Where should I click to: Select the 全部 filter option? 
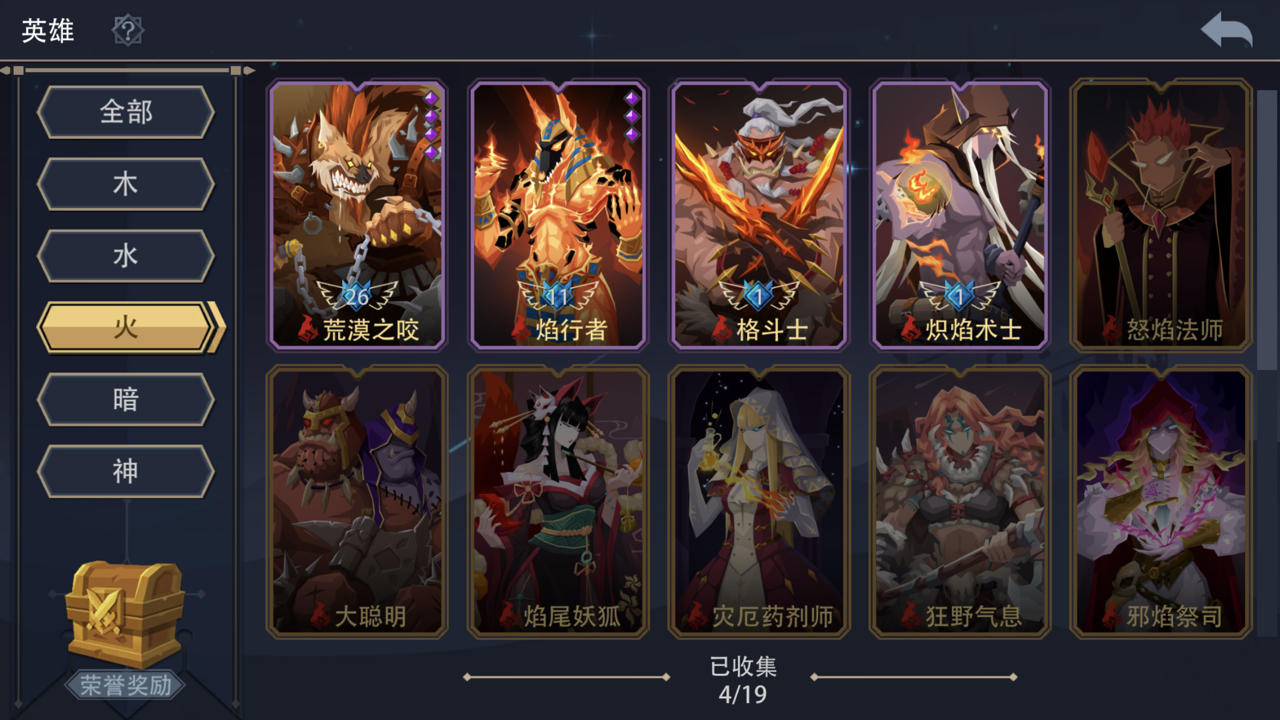[126, 112]
